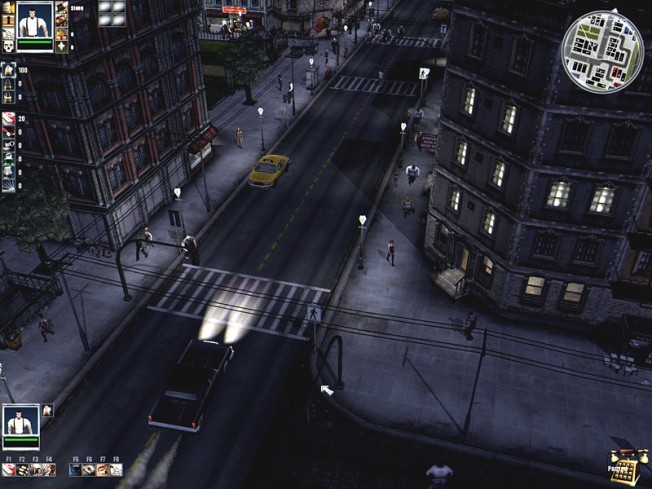Choose the F4 quick-slot icon
Image resolution: width=652 pixels, height=489 pixels.
click(48, 469)
